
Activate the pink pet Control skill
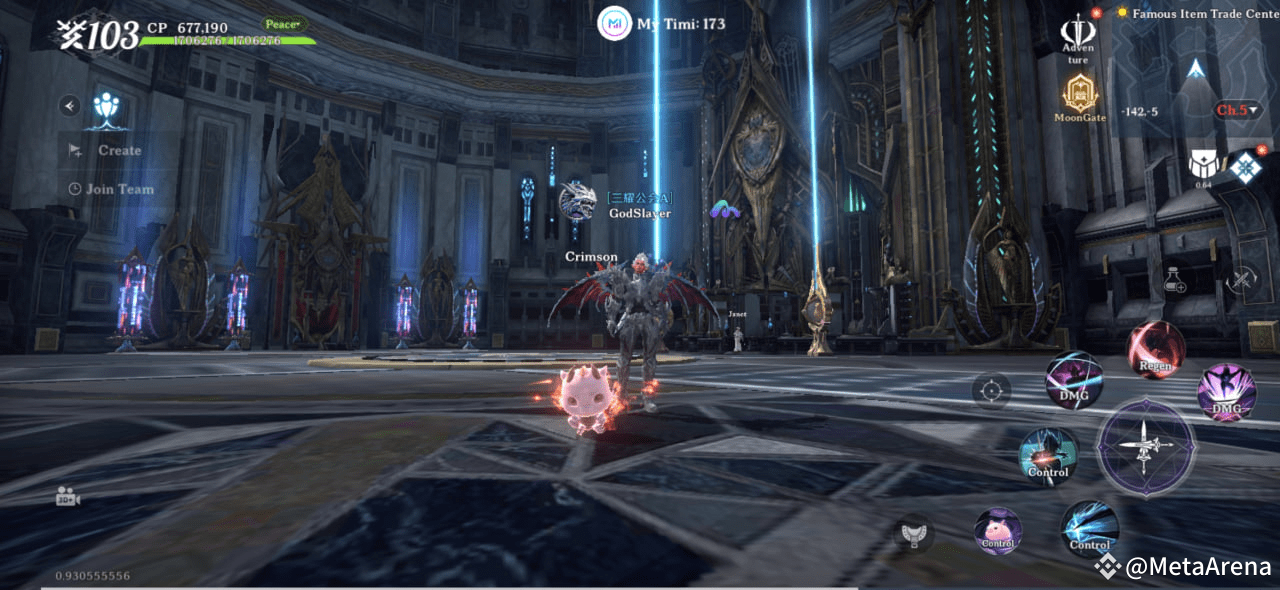[x=998, y=529]
